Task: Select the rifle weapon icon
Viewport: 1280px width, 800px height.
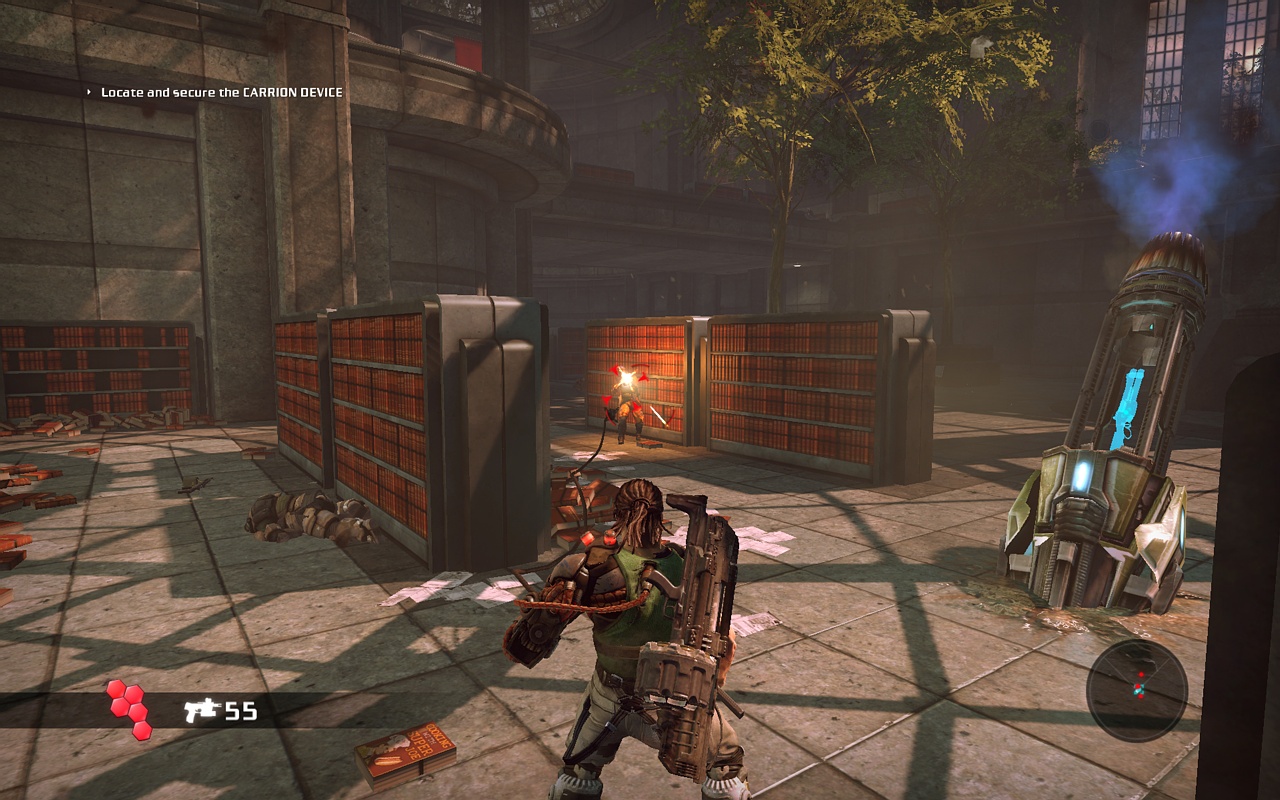Action: pyautogui.click(x=201, y=711)
